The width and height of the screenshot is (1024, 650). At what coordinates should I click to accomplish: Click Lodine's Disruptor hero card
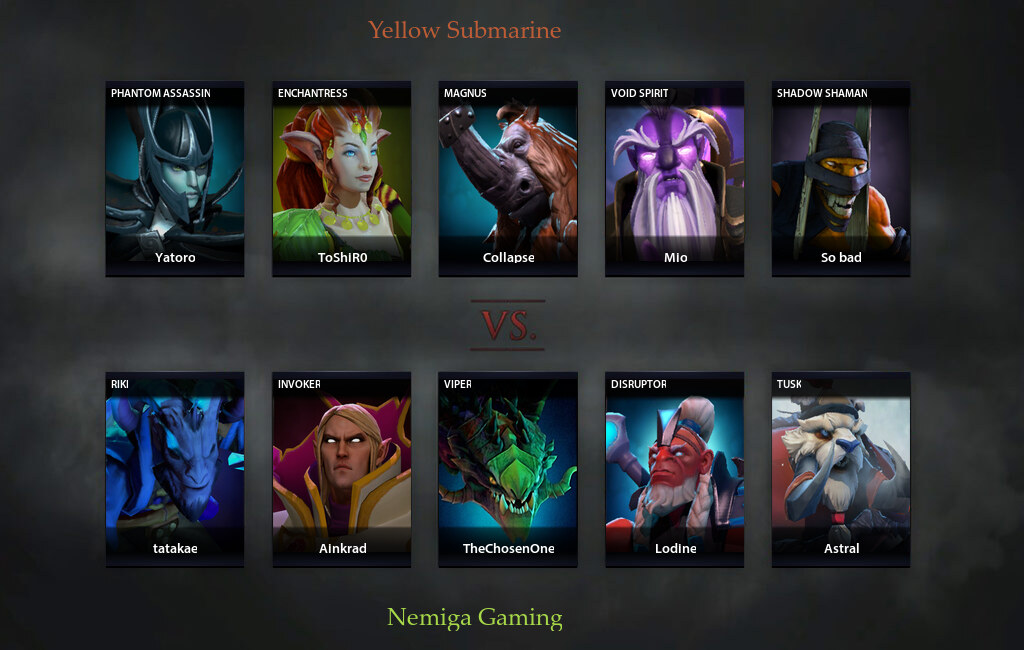coord(675,469)
